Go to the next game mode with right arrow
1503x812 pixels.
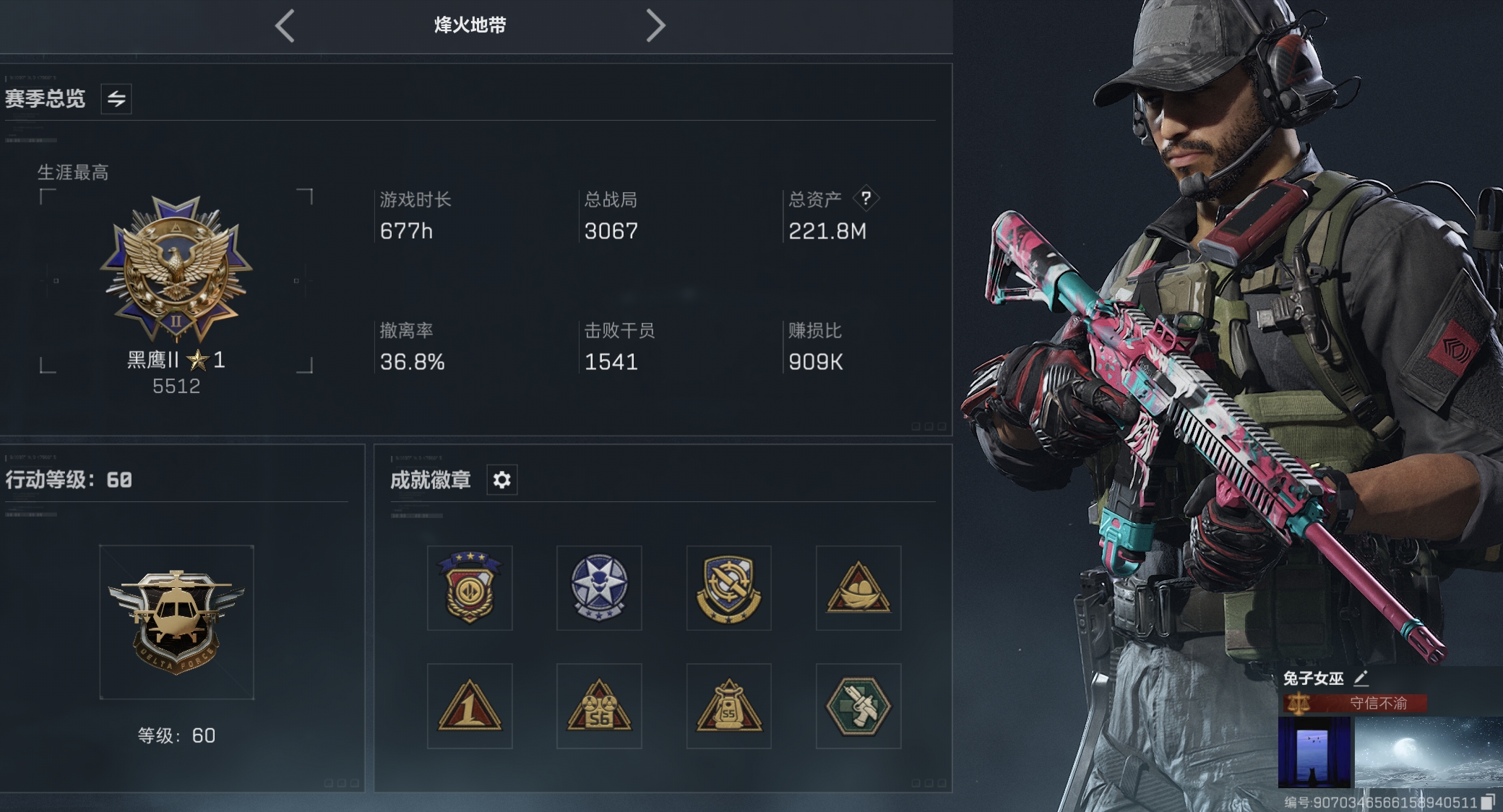(x=655, y=26)
